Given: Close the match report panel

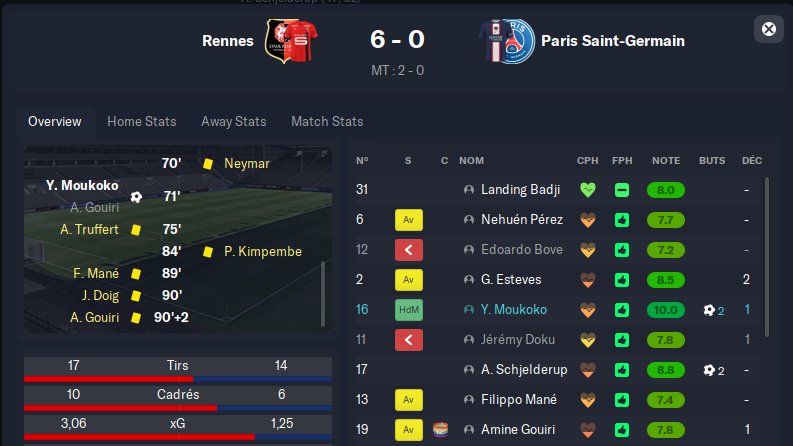Looking at the screenshot, I should point(769,30).
